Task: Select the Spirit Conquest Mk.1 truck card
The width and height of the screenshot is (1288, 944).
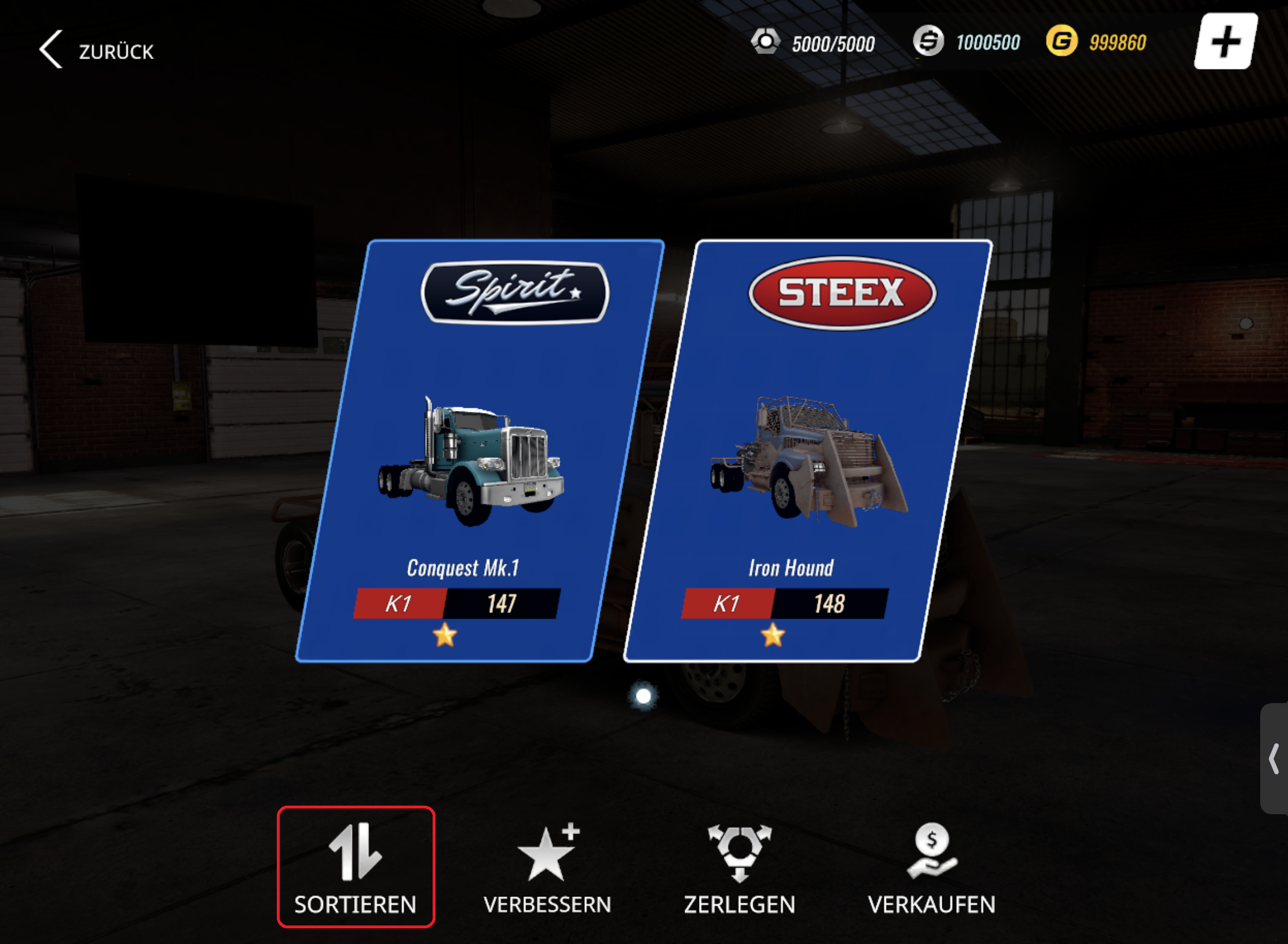Action: 480,451
